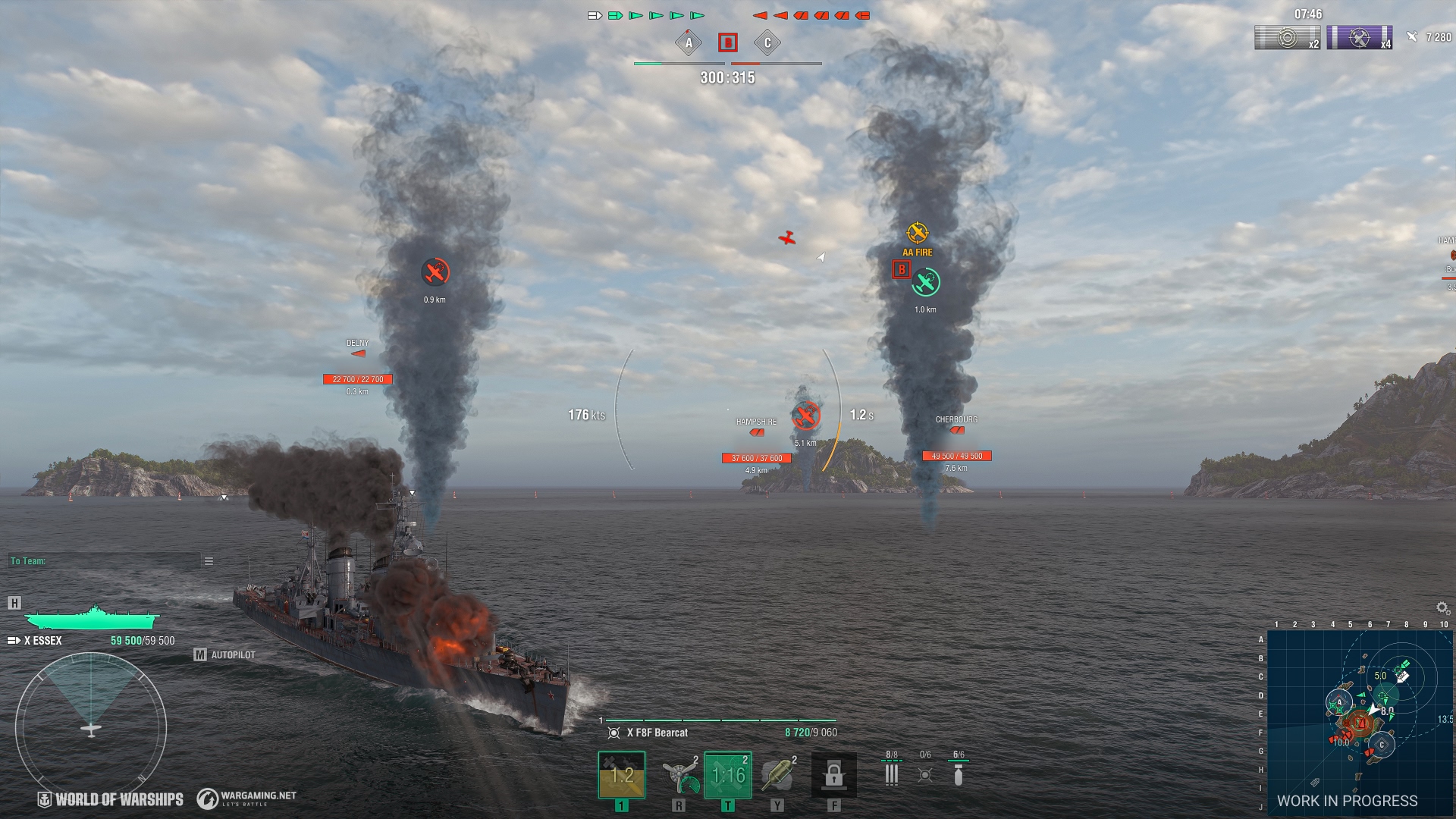Use the Engine Cooling propeller consumable
This screenshot has height=819, width=1456.
(x=679, y=775)
